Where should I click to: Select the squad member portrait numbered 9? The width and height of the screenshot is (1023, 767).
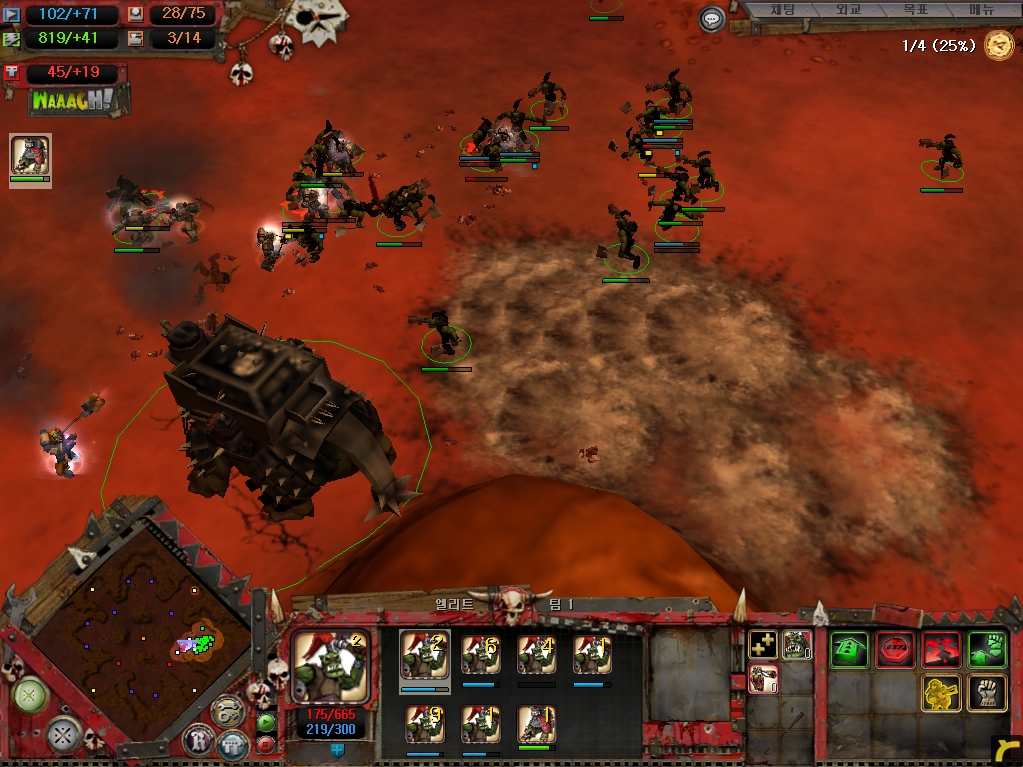pyautogui.click(x=425, y=725)
